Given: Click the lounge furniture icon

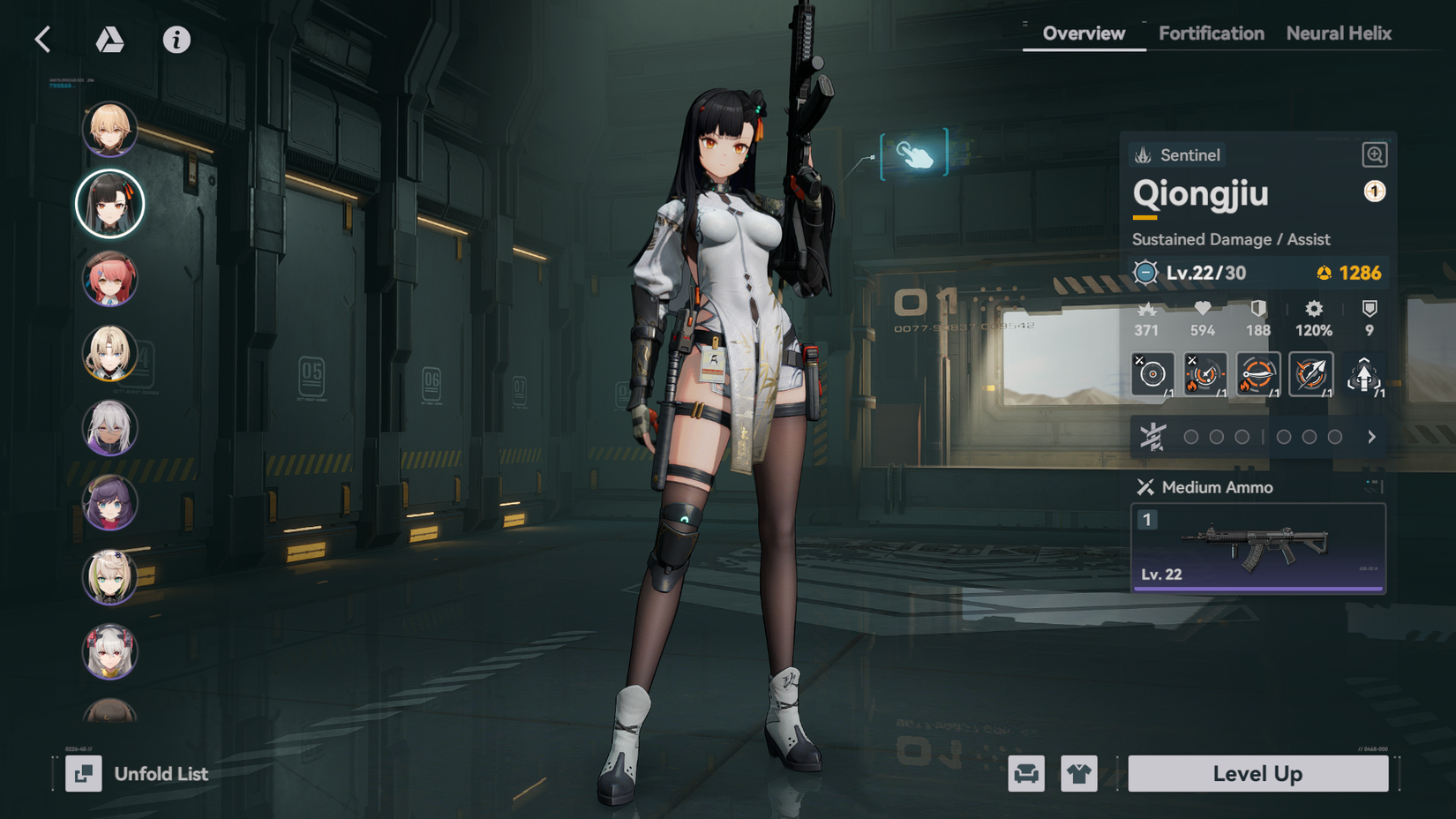Looking at the screenshot, I should pos(1025,774).
